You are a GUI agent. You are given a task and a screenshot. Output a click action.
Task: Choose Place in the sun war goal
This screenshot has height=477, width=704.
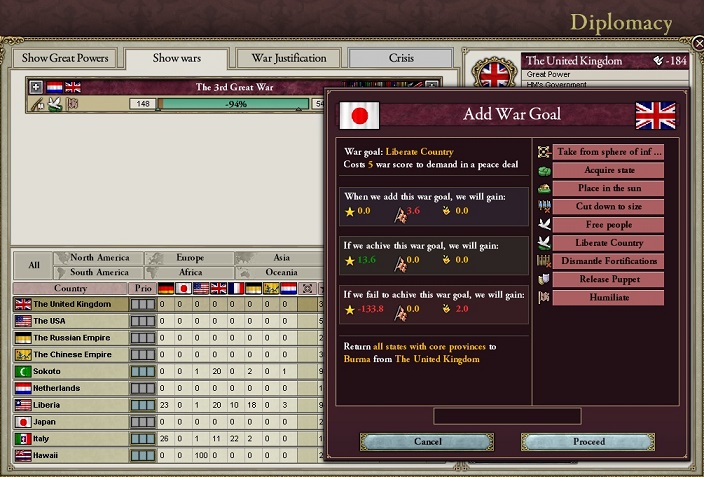click(609, 188)
